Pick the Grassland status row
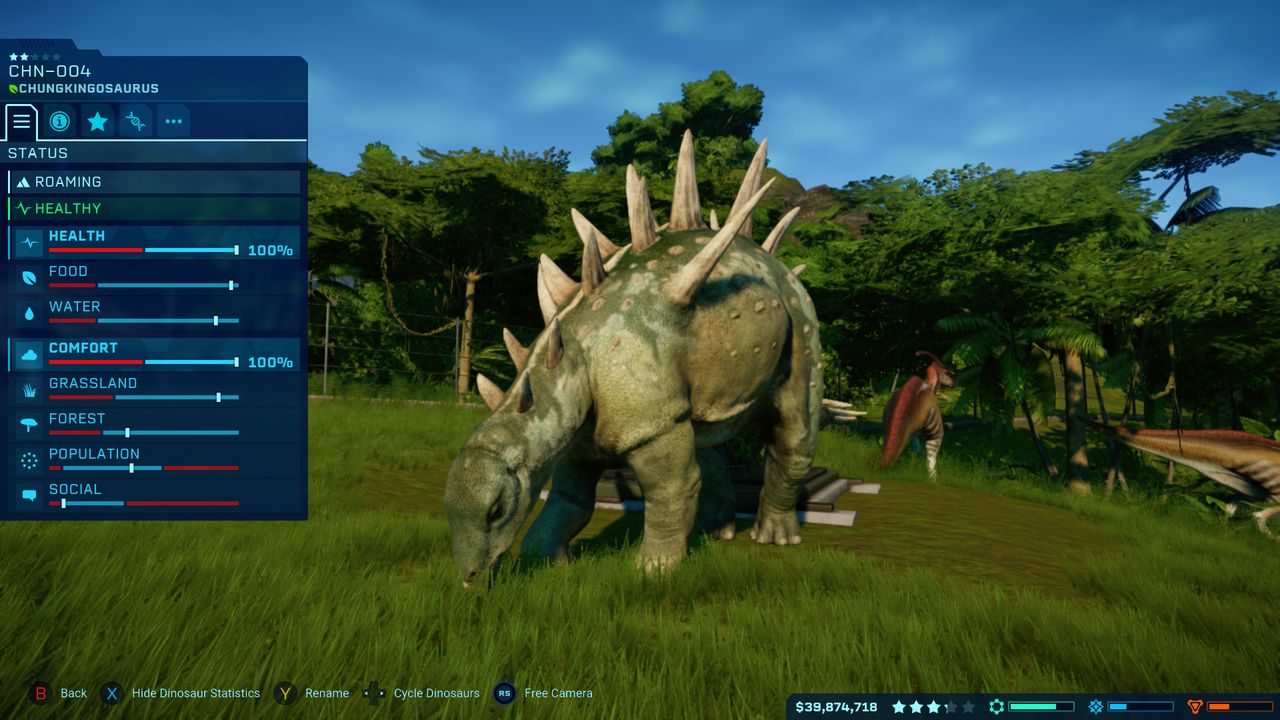The image size is (1280, 720). 154,390
